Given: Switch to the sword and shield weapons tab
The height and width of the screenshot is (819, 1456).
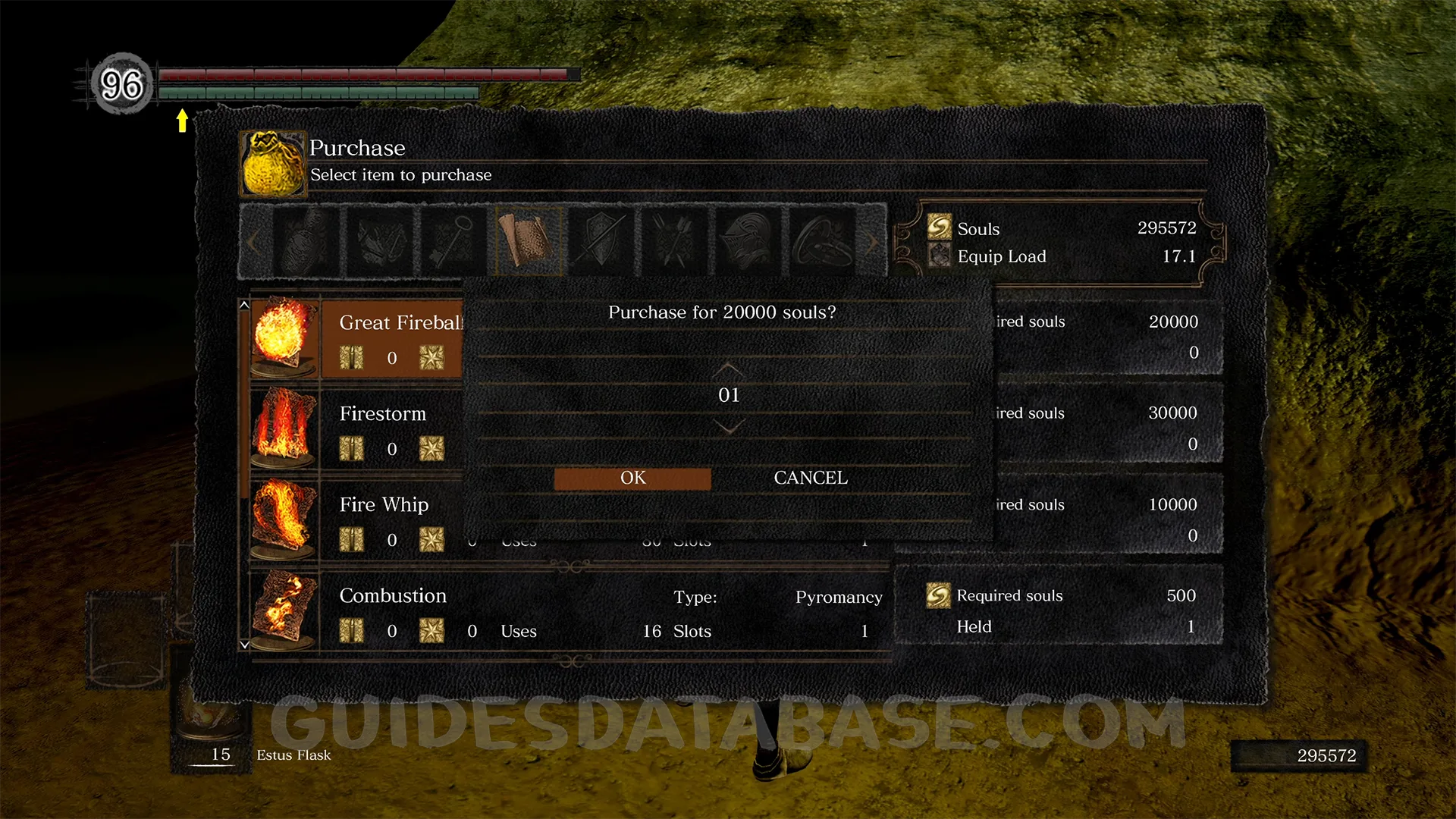Looking at the screenshot, I should point(601,241).
